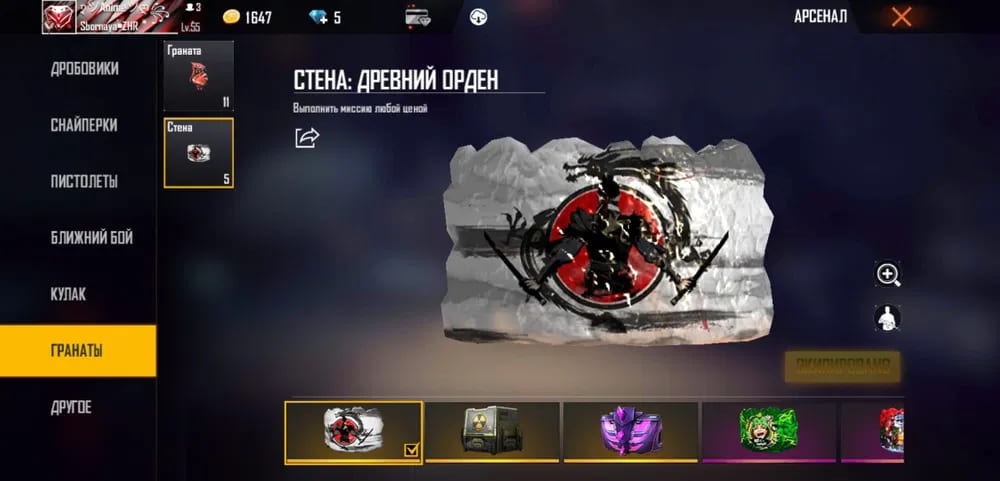
Task: Choose the radioactive crate wall skin
Action: (492, 431)
